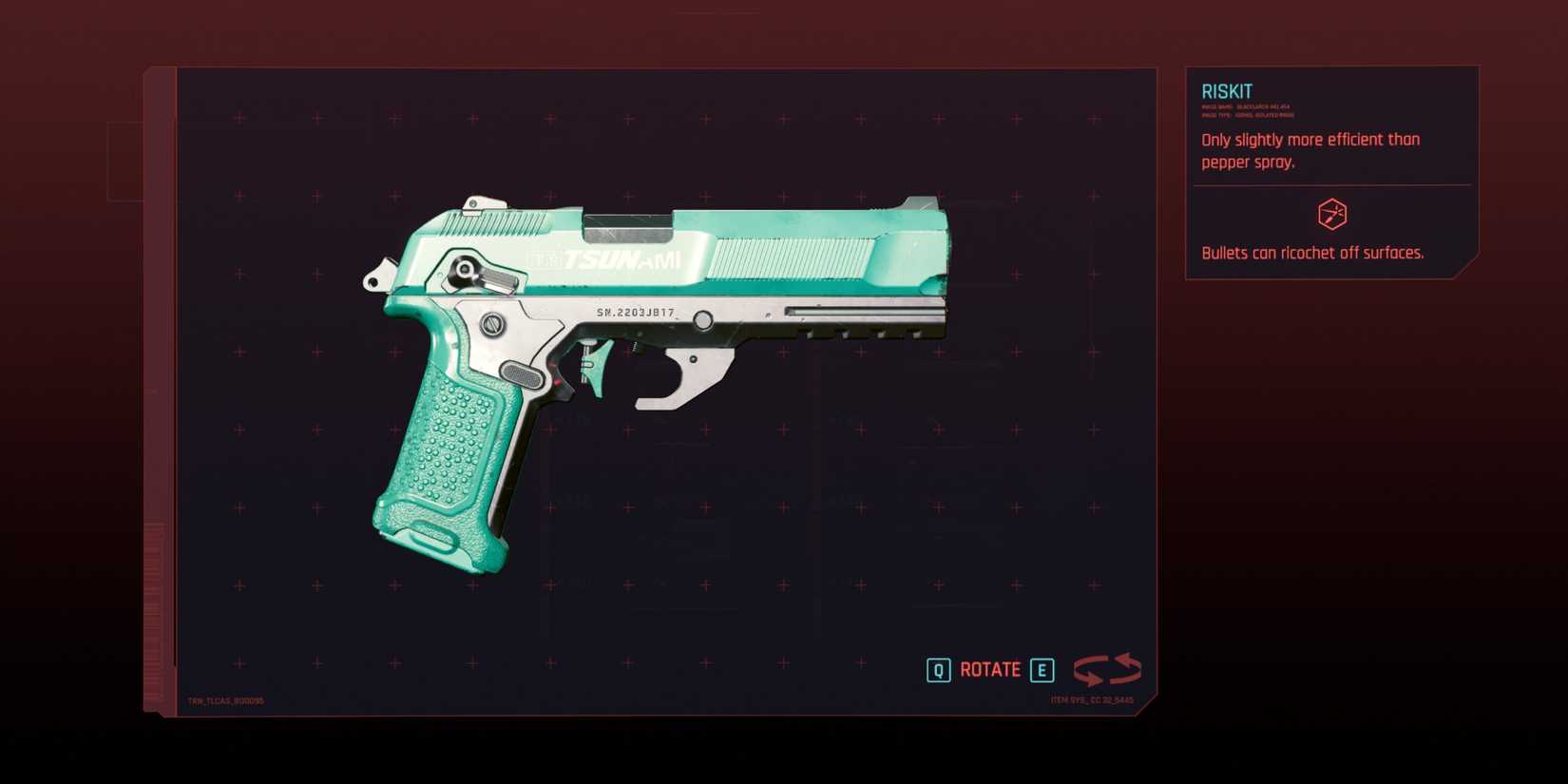The width and height of the screenshot is (1568, 784).
Task: Click the serial number SN.2203JB17 on the frame
Action: [635, 315]
